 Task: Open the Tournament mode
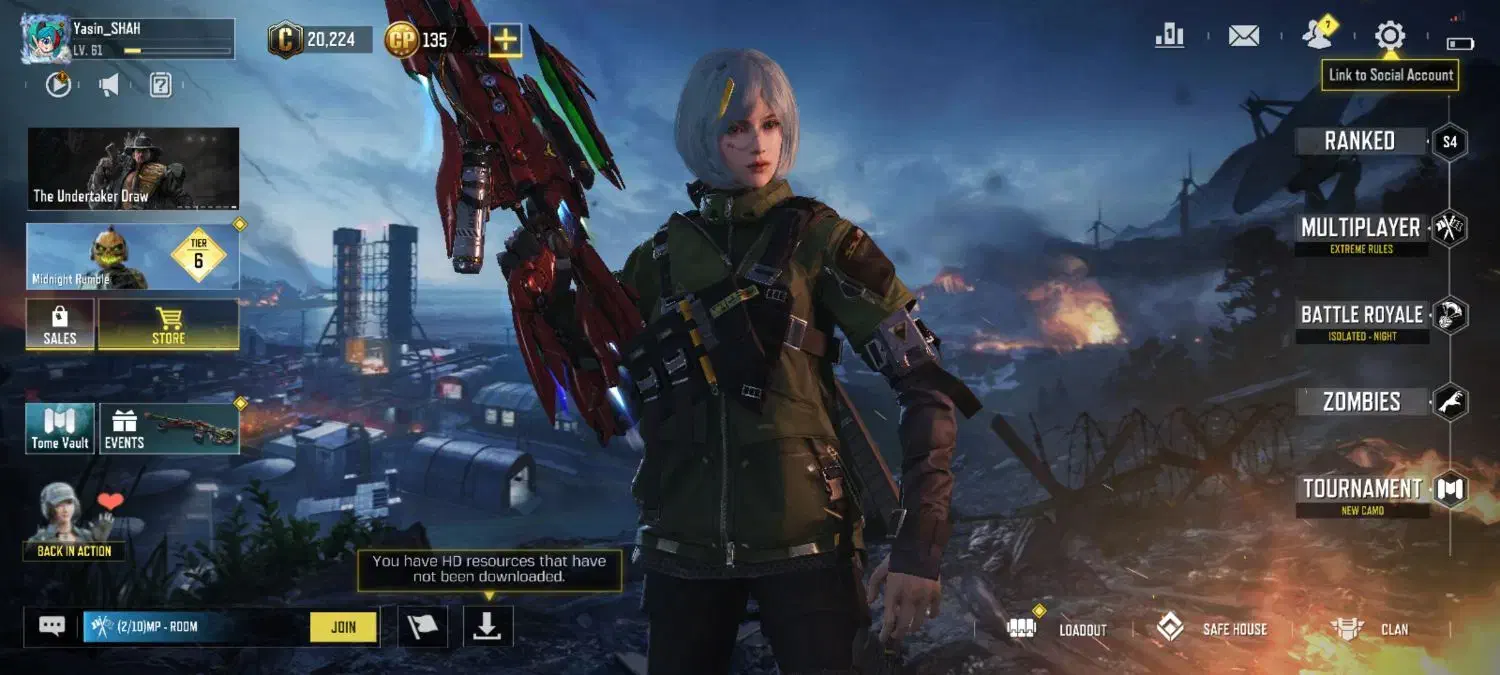click(x=1362, y=489)
